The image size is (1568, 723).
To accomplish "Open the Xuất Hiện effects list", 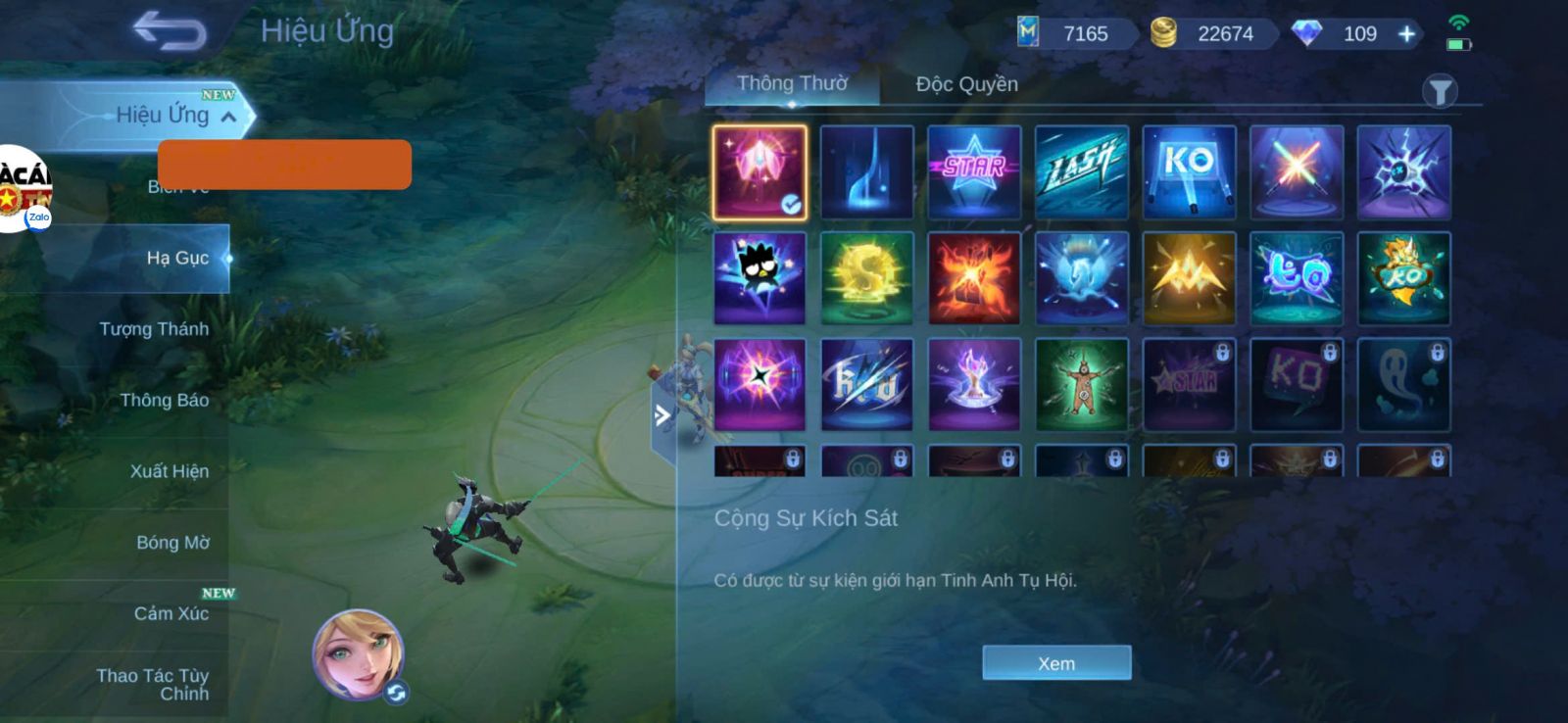I will coord(169,471).
